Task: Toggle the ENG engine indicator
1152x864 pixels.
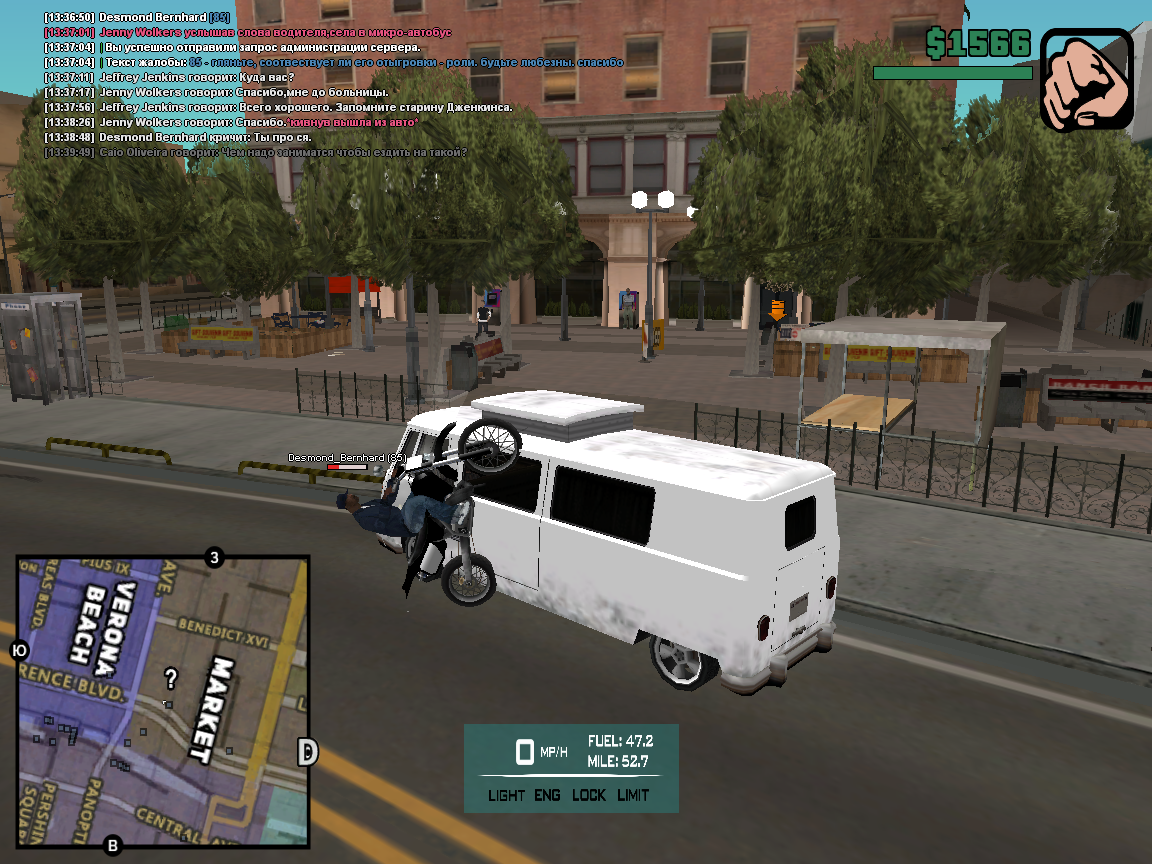Action: [x=547, y=796]
